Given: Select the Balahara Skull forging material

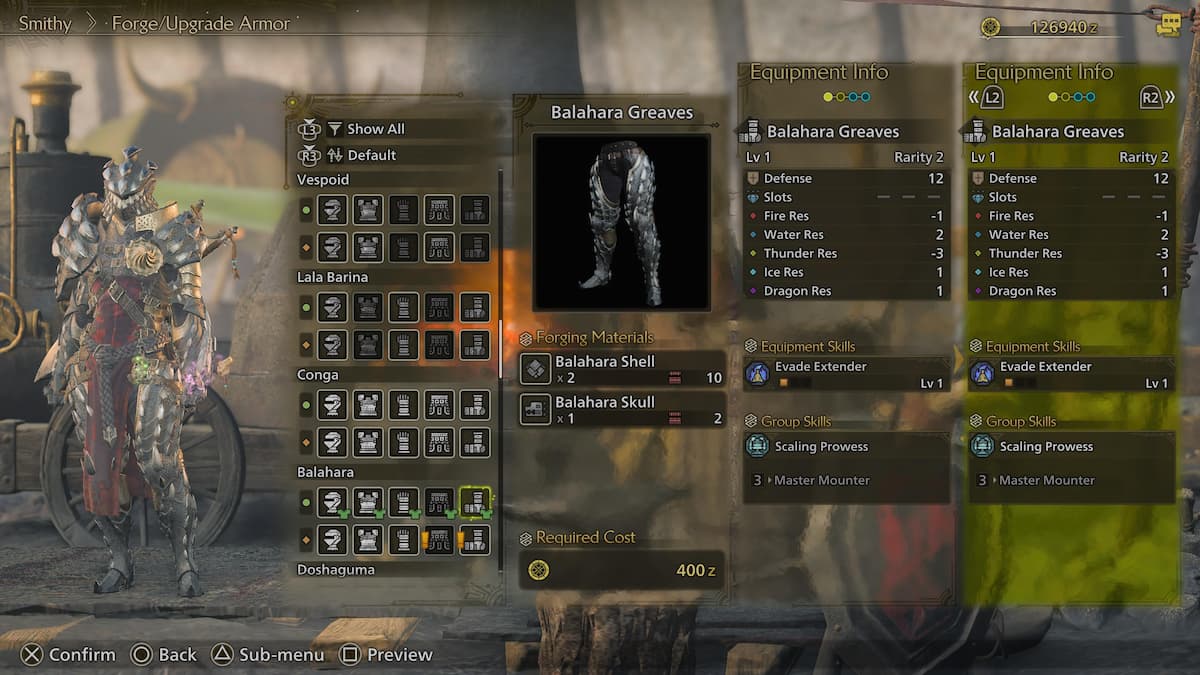Looking at the screenshot, I should (x=622, y=409).
